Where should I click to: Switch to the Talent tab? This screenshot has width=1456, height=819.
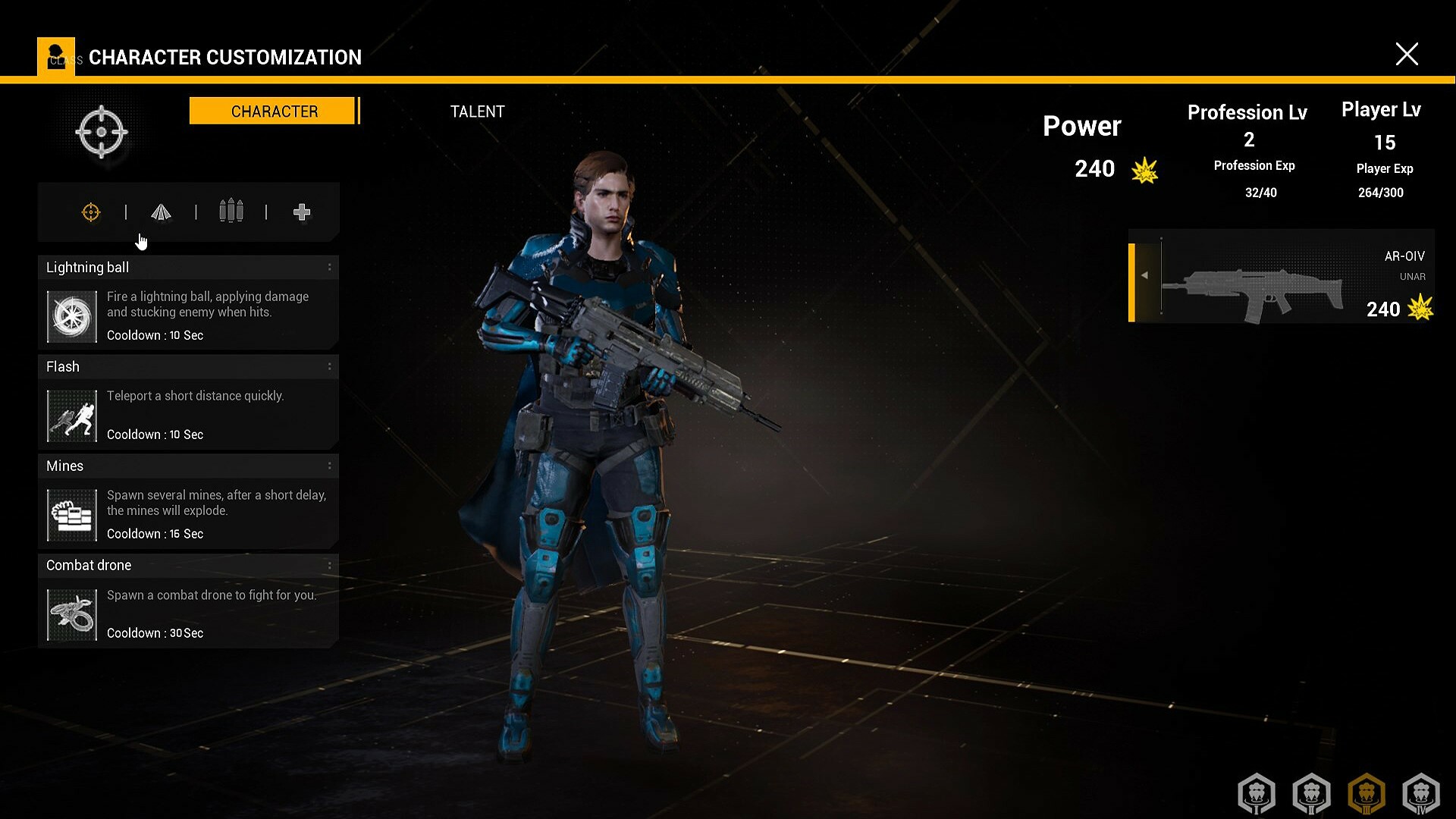[477, 111]
